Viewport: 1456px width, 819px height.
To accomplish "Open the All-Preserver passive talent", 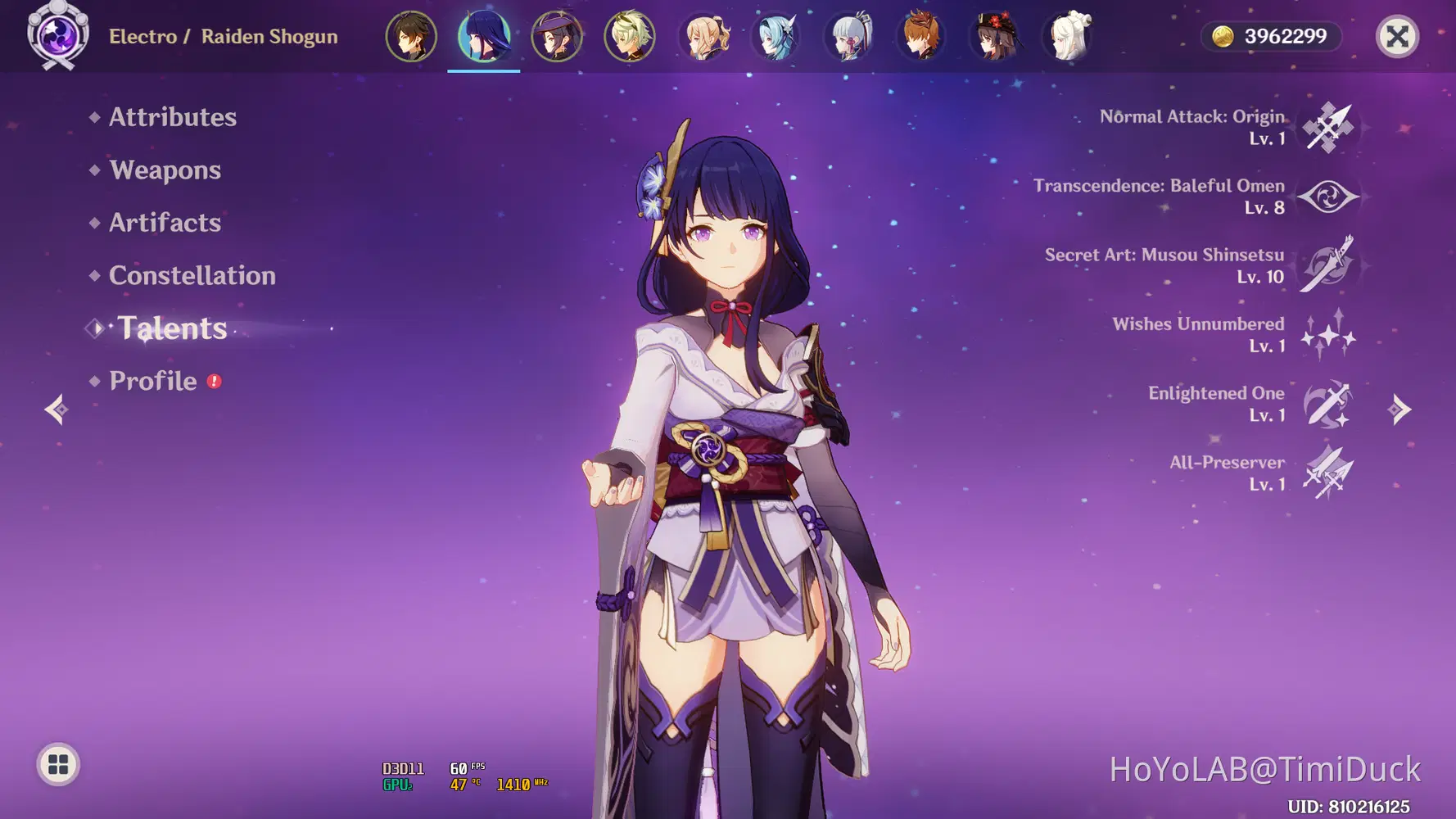I will pyautogui.click(x=1327, y=473).
